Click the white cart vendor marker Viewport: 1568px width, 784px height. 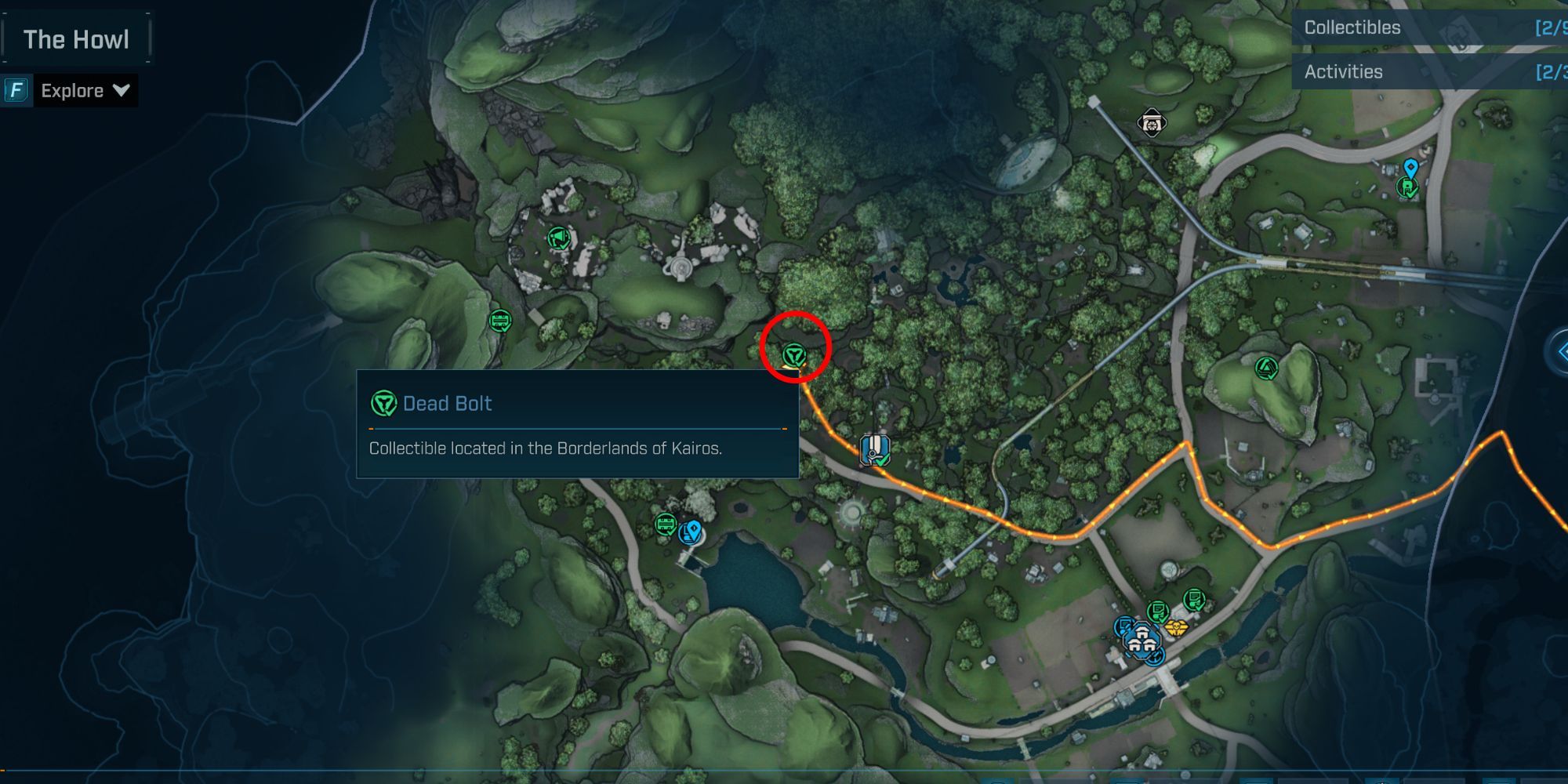click(1151, 123)
